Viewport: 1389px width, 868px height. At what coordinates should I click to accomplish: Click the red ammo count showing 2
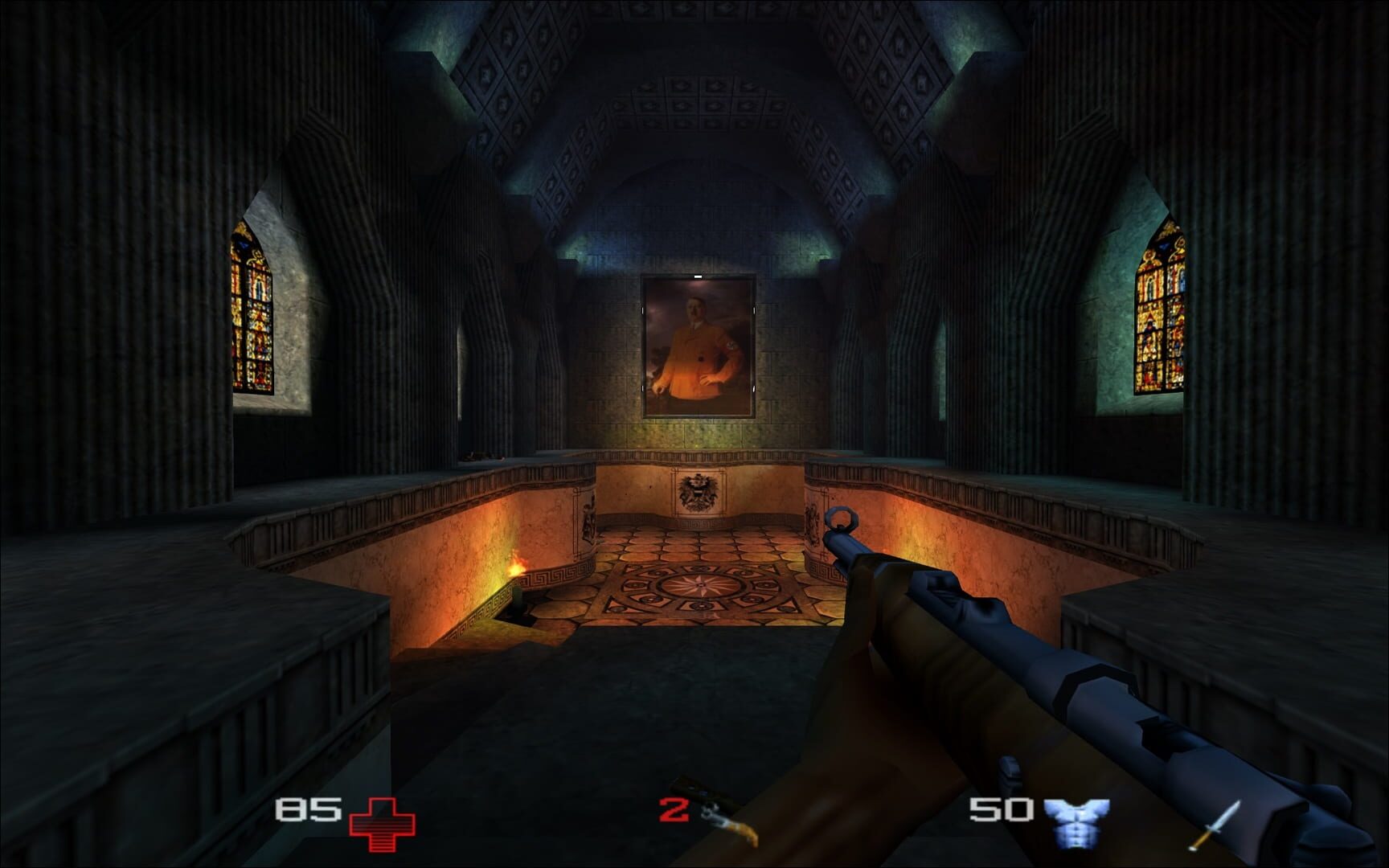click(x=673, y=808)
